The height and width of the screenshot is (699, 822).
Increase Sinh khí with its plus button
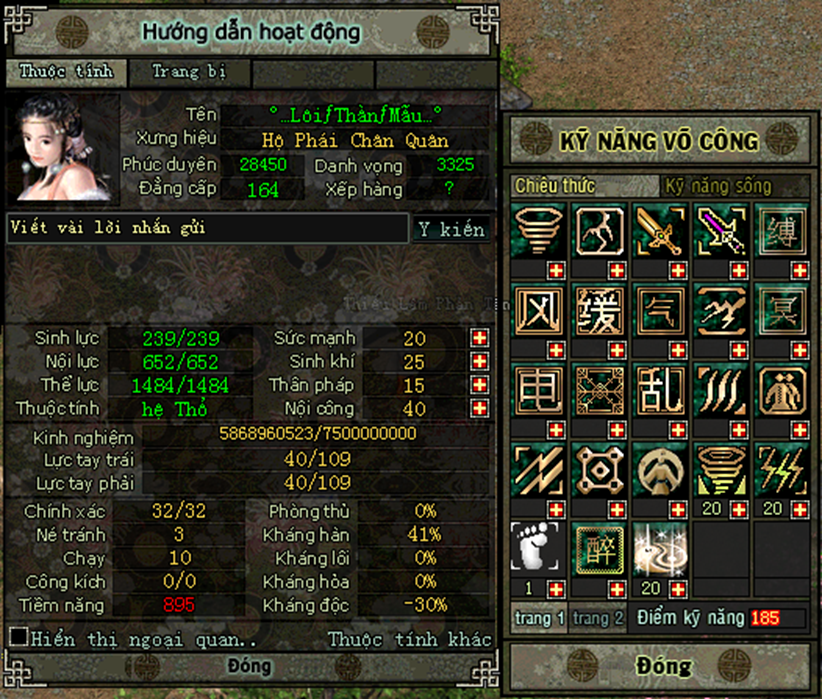[x=480, y=361]
